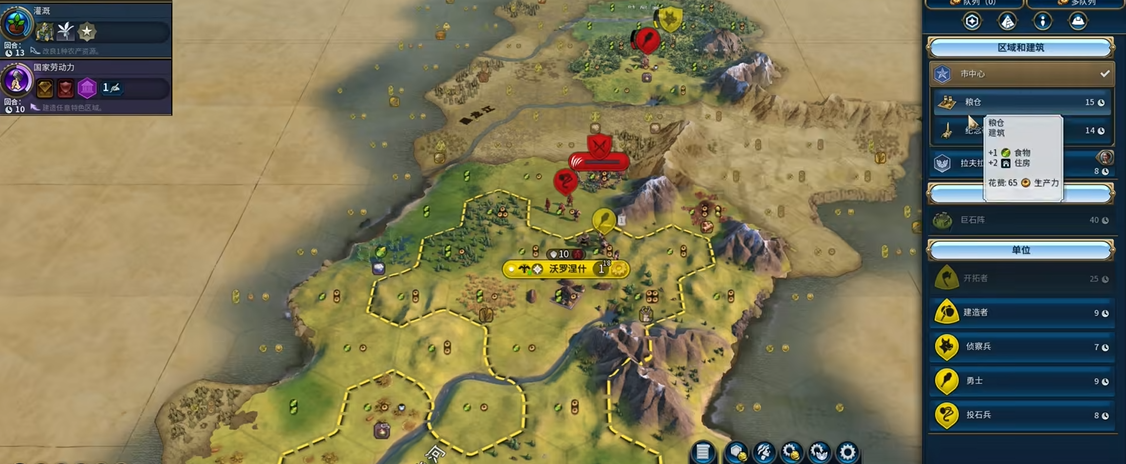Select the 开拓者 (Settler) unit entry
This screenshot has width=1126, height=464.
point(1020,278)
